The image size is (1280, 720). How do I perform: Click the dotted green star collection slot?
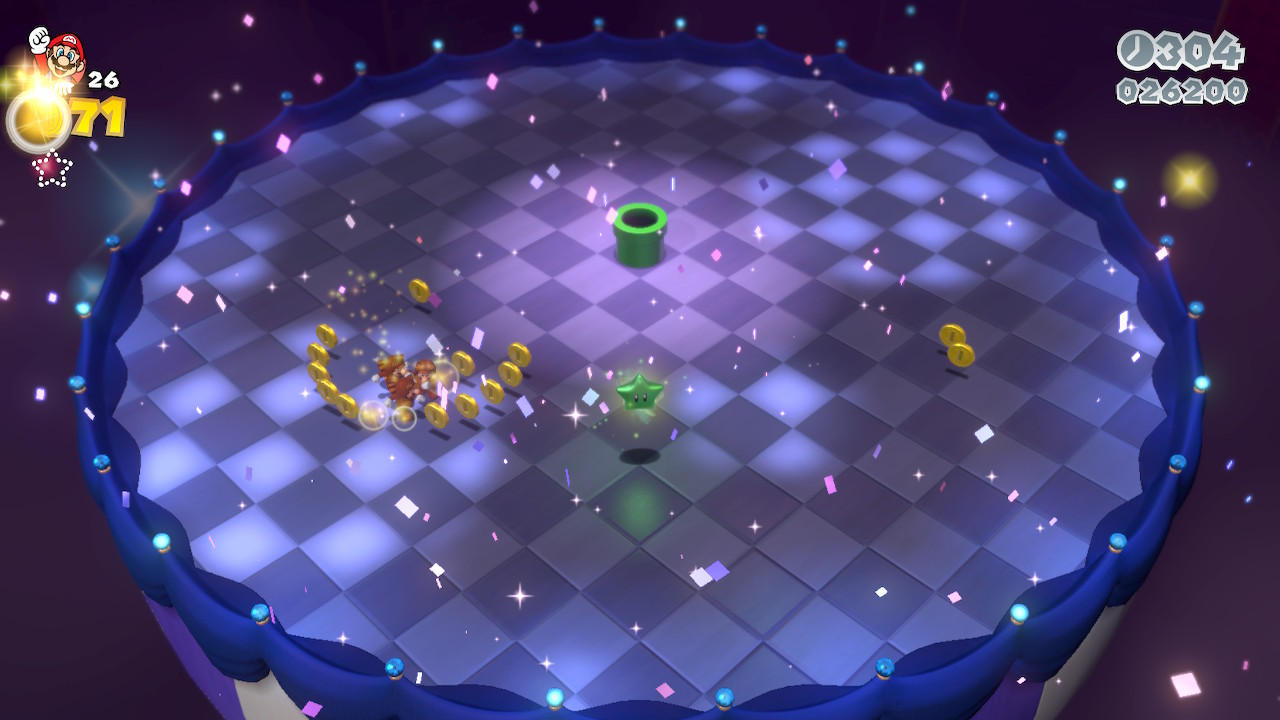click(51, 168)
